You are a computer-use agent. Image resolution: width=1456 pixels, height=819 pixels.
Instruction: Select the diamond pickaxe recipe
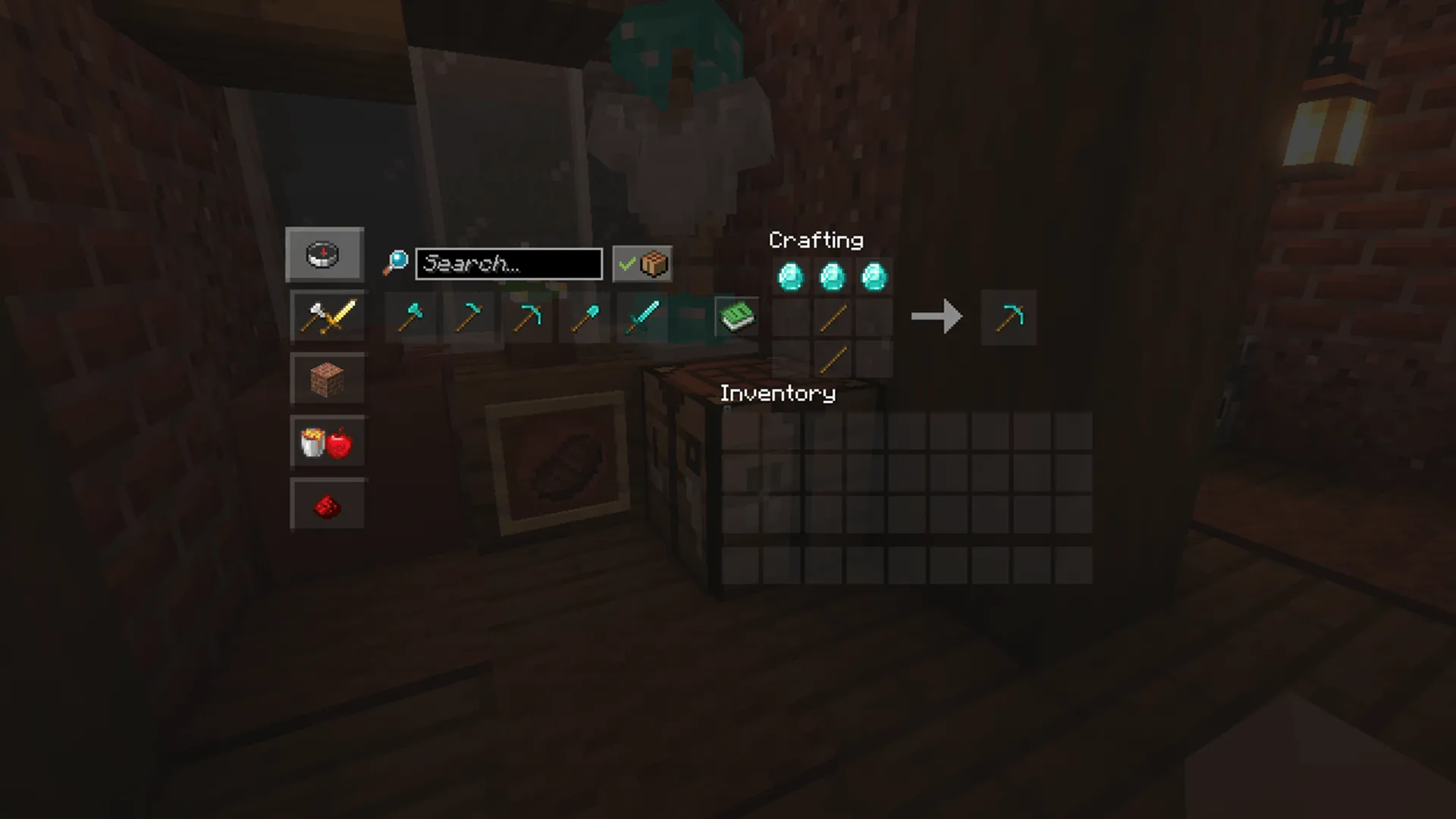click(528, 317)
